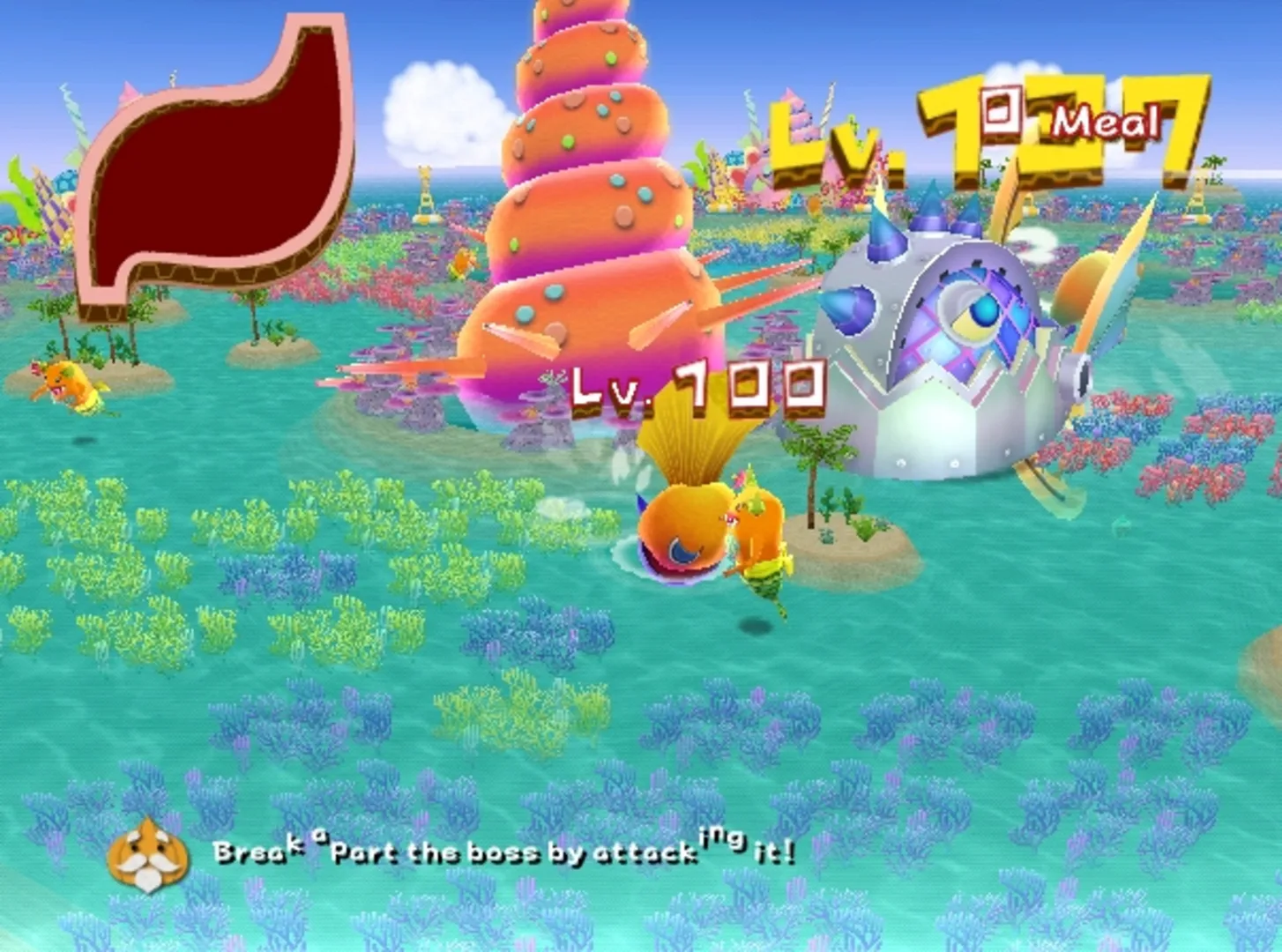1282x952 pixels.
Task: Select the small orange fish on the left
Action: [66, 383]
